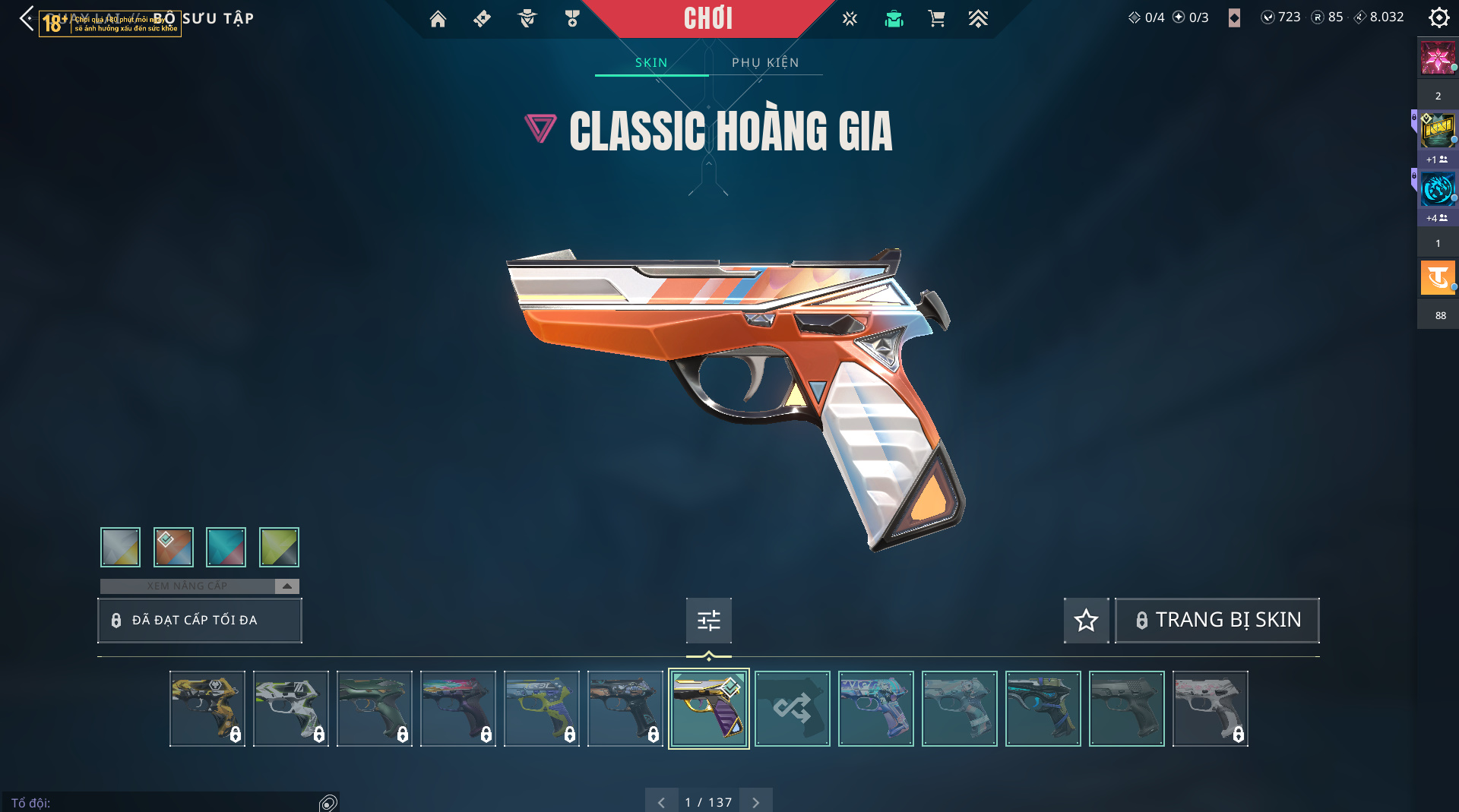
Task: Select the SKIN tab
Action: click(651, 62)
